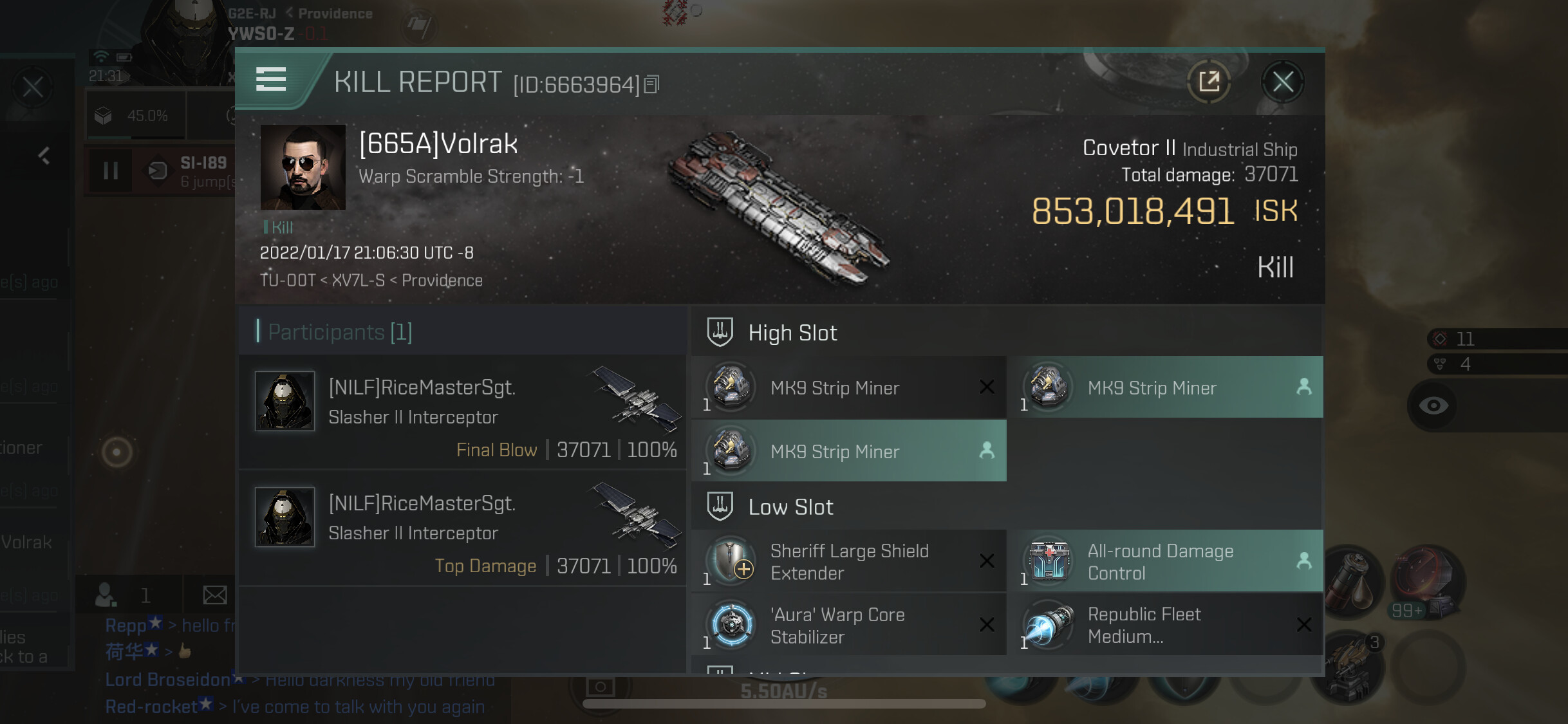Copy the kill report ID
Viewport: 1568px width, 724px height.
point(651,84)
